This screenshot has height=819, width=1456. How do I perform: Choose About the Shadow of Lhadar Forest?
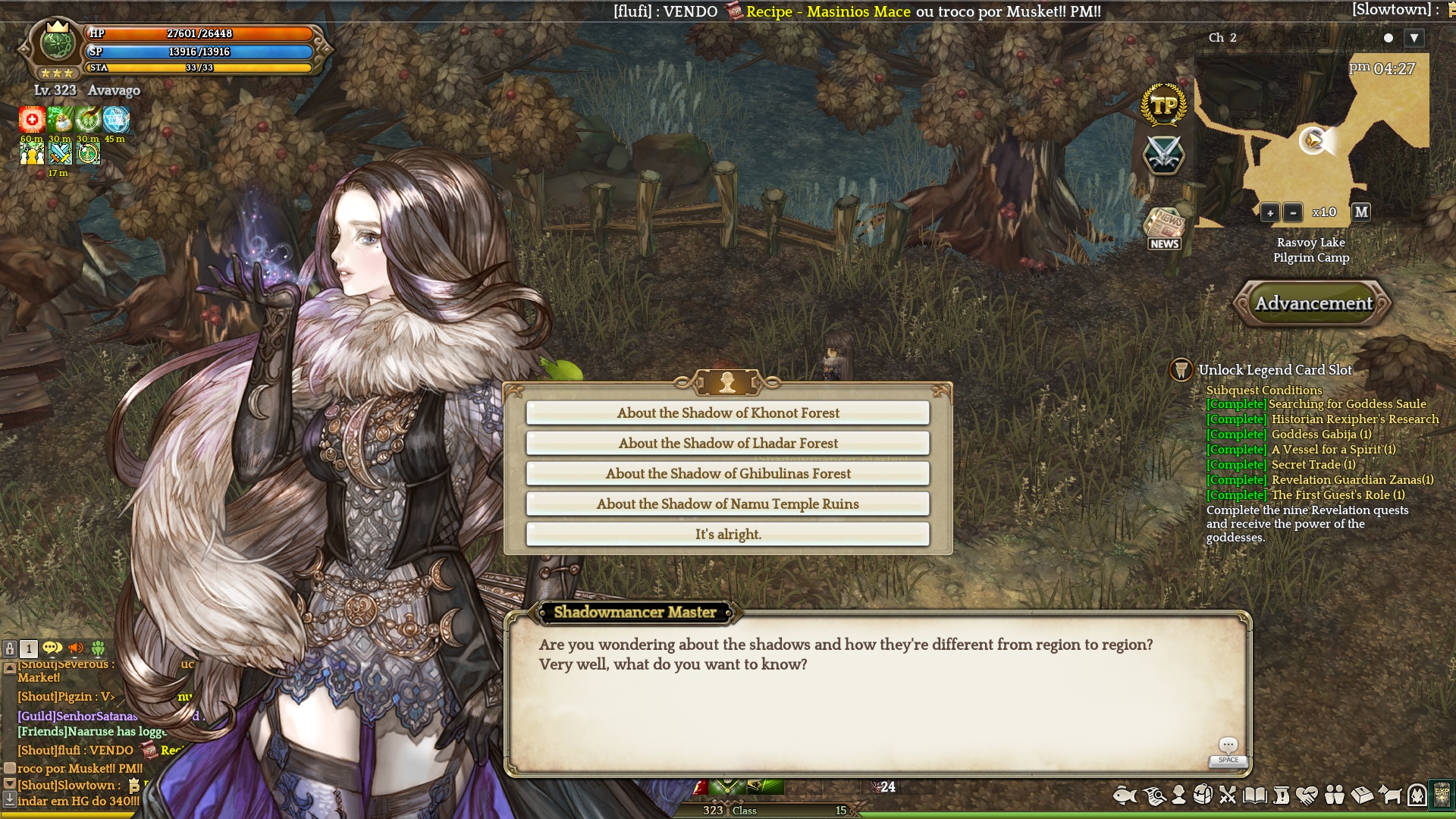[x=727, y=443]
